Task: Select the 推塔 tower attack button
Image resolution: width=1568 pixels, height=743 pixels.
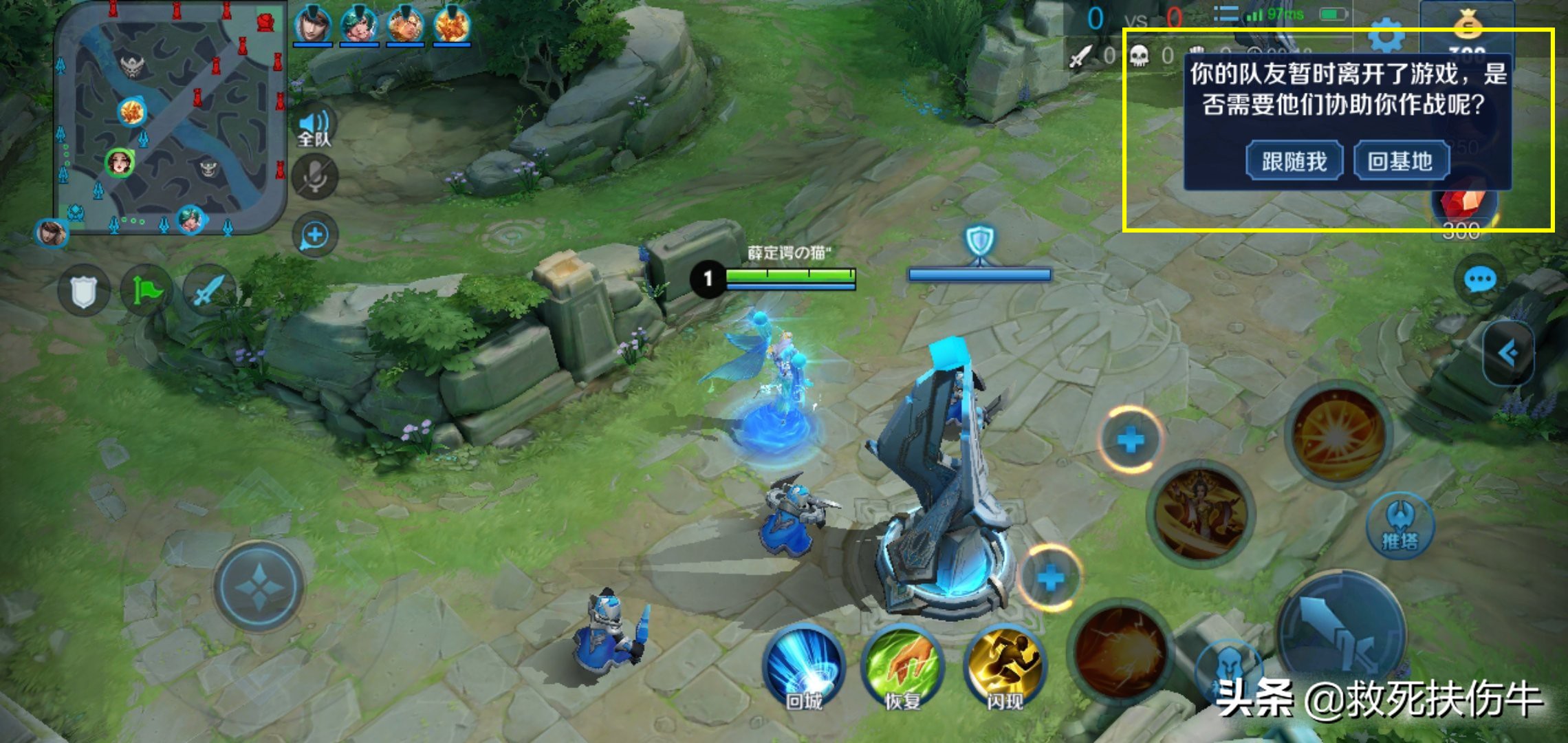Action: pyautogui.click(x=1400, y=527)
